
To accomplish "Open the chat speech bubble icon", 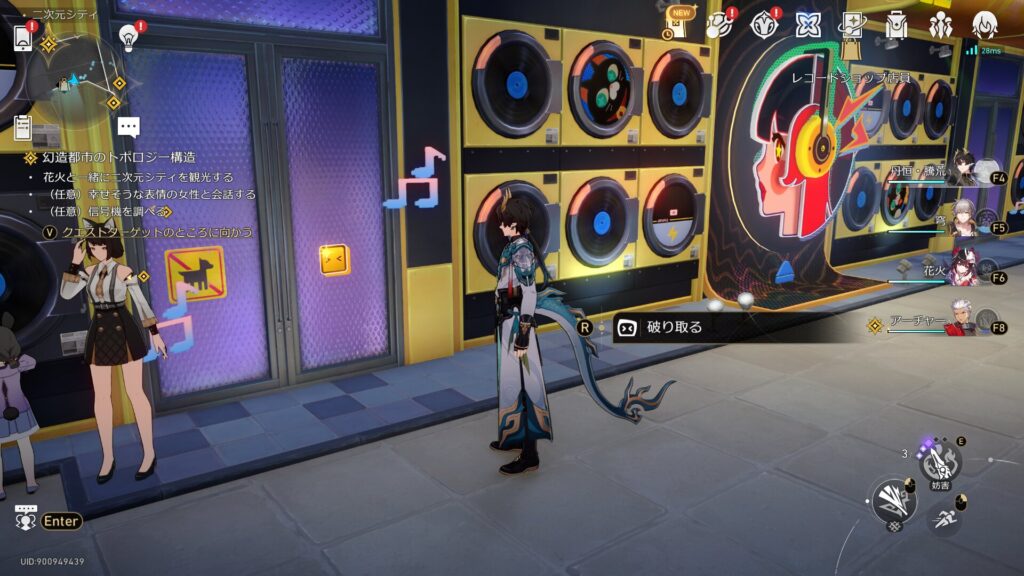I will 128,127.
